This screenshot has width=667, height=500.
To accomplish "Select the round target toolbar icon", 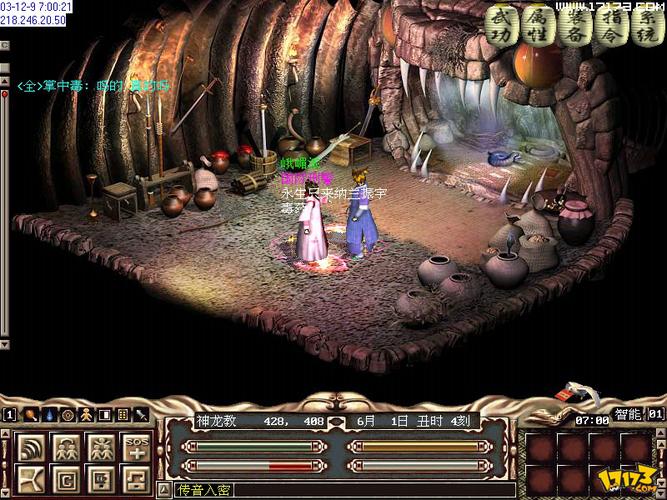I will (68, 414).
